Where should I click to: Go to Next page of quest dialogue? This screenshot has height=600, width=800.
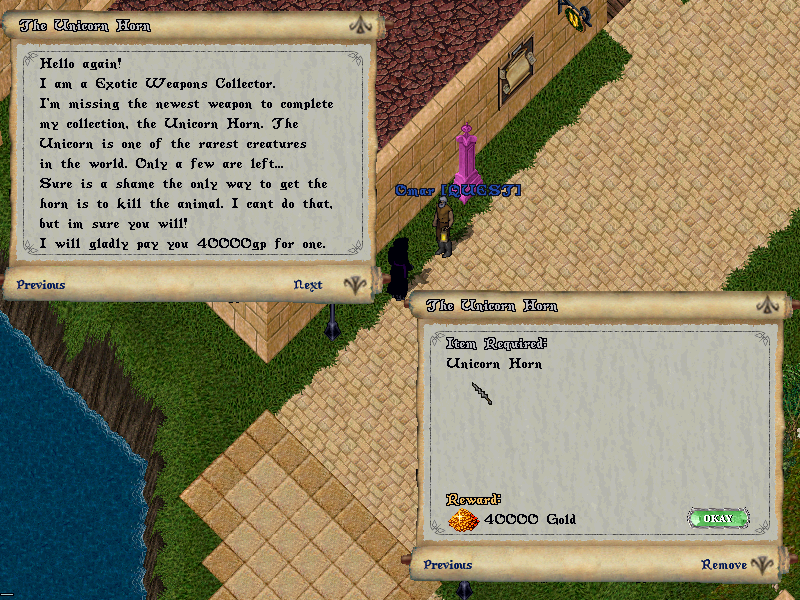[308, 285]
